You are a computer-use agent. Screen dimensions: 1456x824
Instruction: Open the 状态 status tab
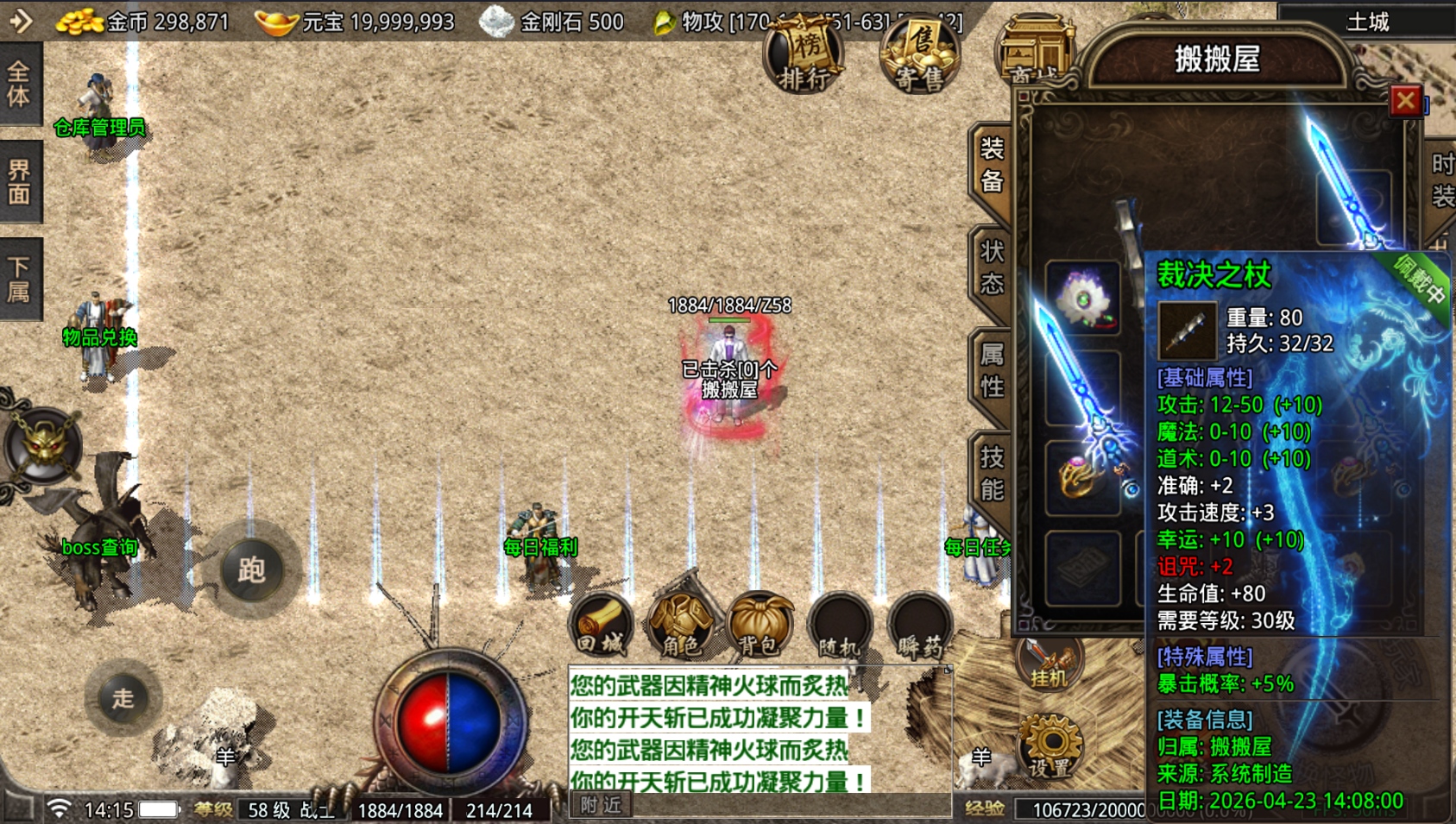(992, 267)
